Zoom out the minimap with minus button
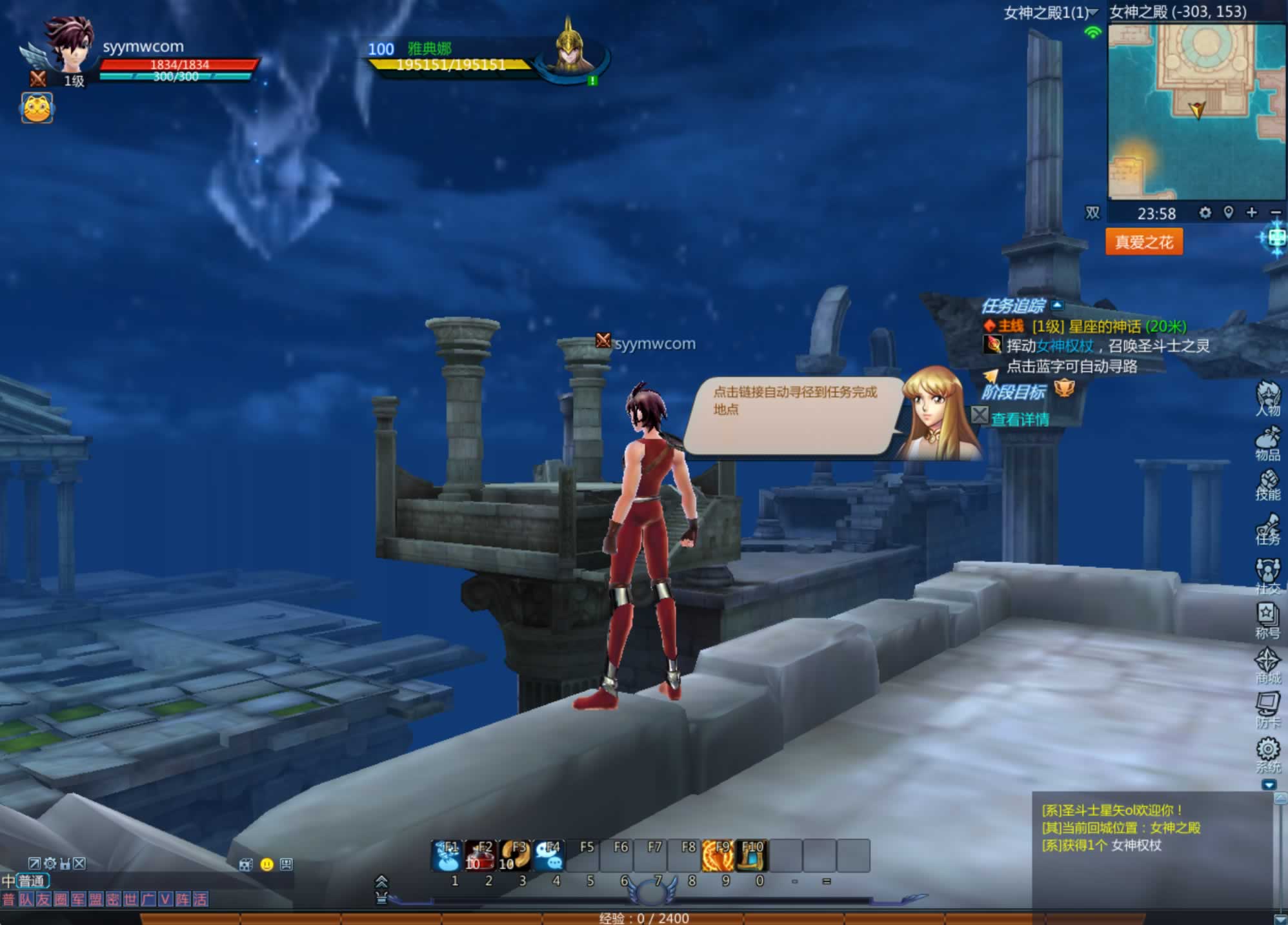 pos(1275,212)
